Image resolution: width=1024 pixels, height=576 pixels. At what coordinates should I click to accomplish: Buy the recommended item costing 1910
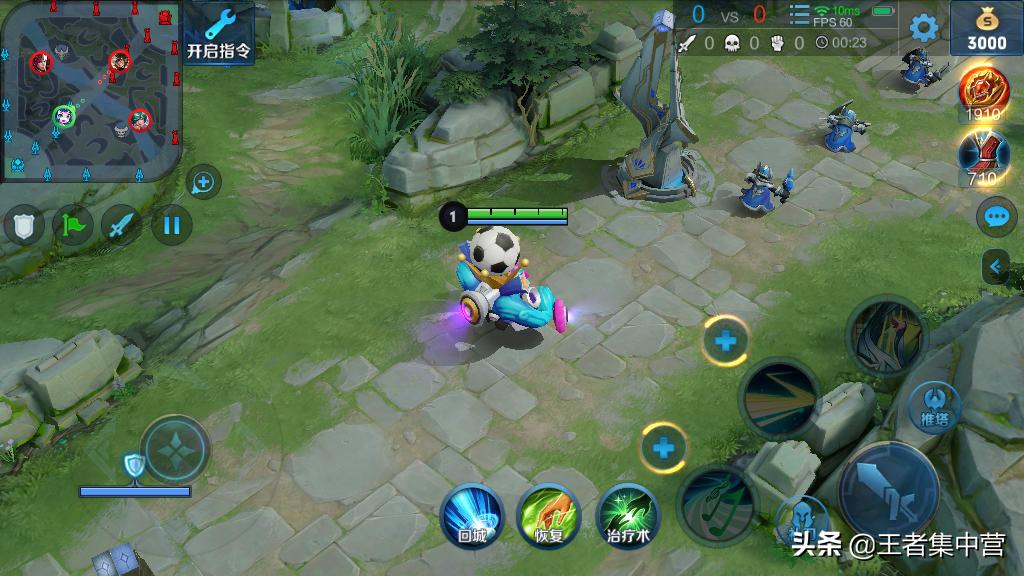point(984,93)
